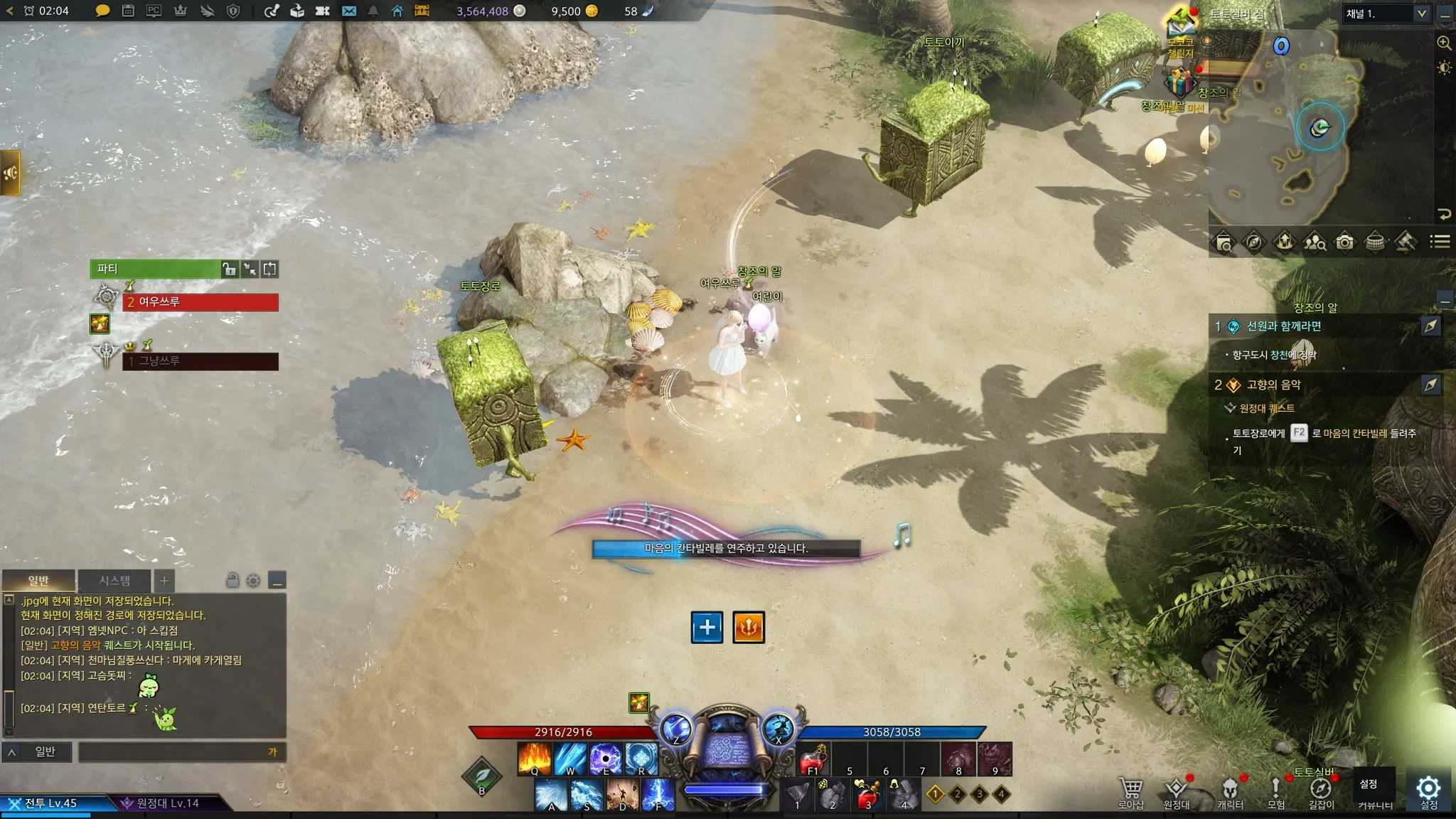Screen dimensions: 1456x819
Task: Open the 캐릭터 helmet menu
Action: pos(1230,790)
